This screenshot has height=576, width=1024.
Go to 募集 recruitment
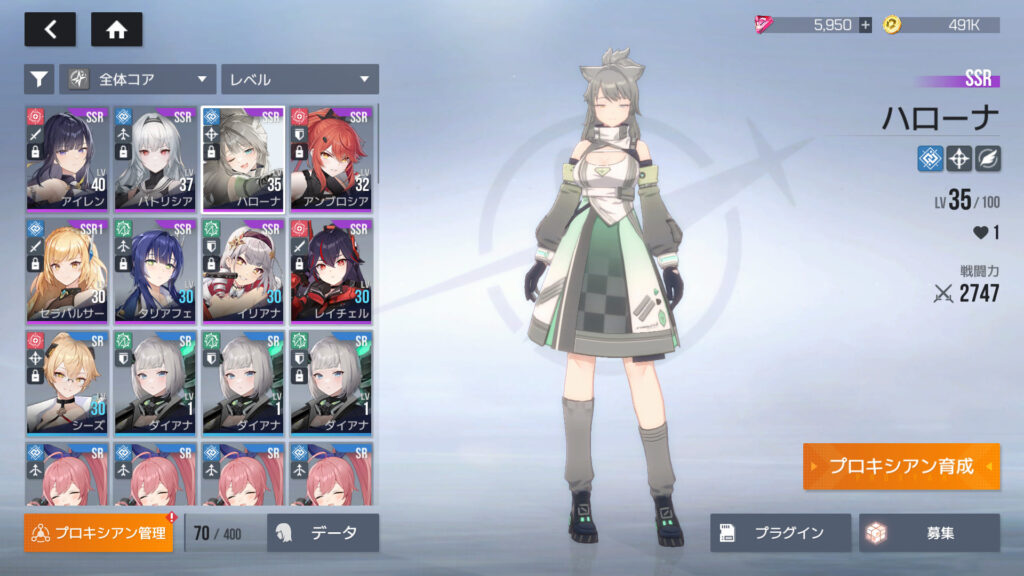(x=928, y=533)
